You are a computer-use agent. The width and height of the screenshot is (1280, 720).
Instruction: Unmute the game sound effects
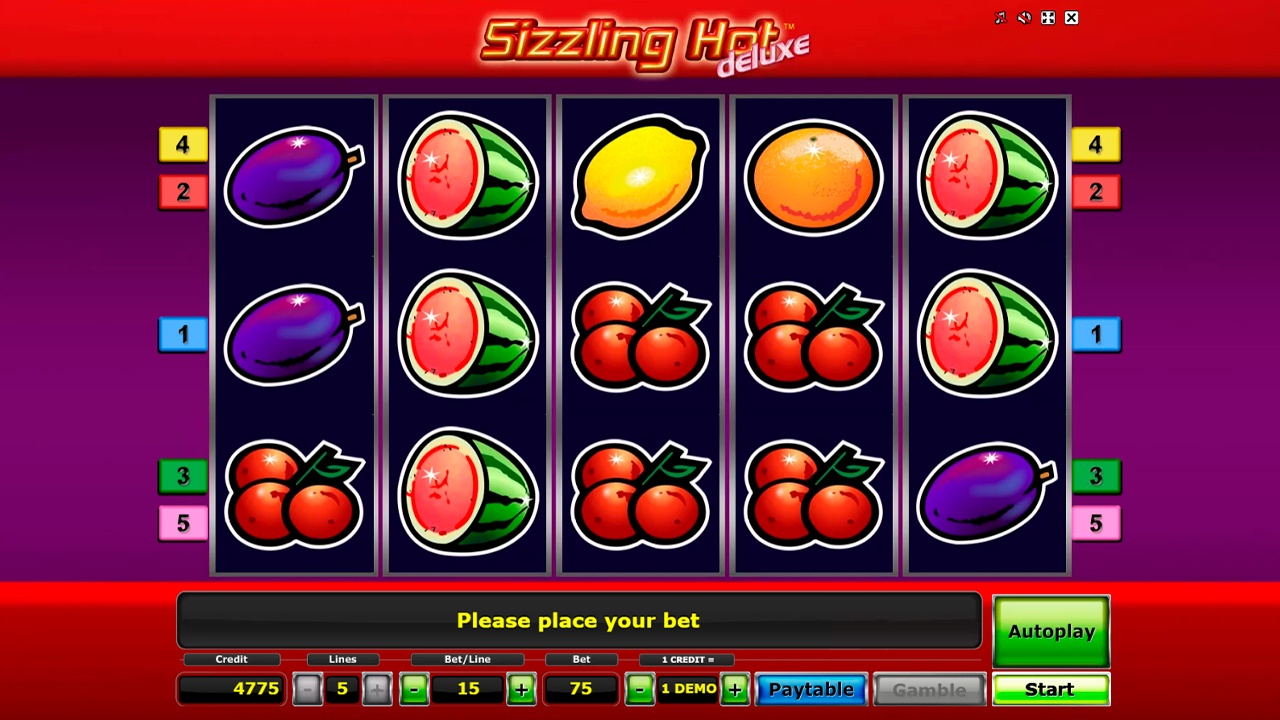(1023, 17)
